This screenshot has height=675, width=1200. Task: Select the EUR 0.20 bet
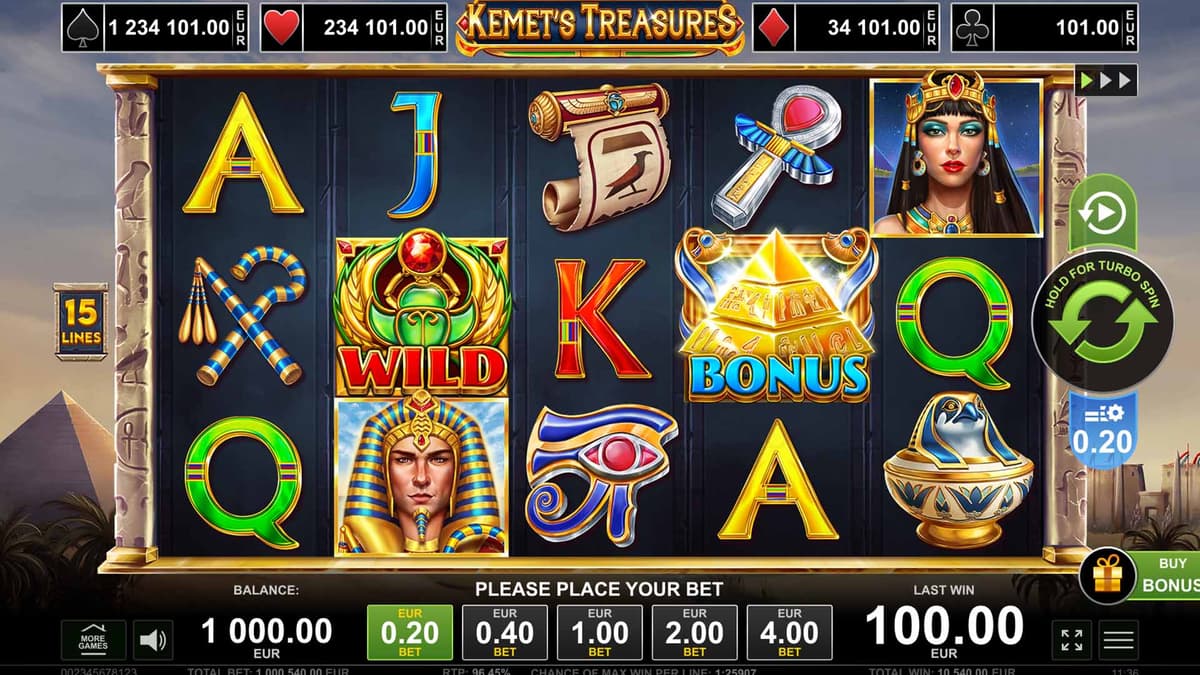410,632
